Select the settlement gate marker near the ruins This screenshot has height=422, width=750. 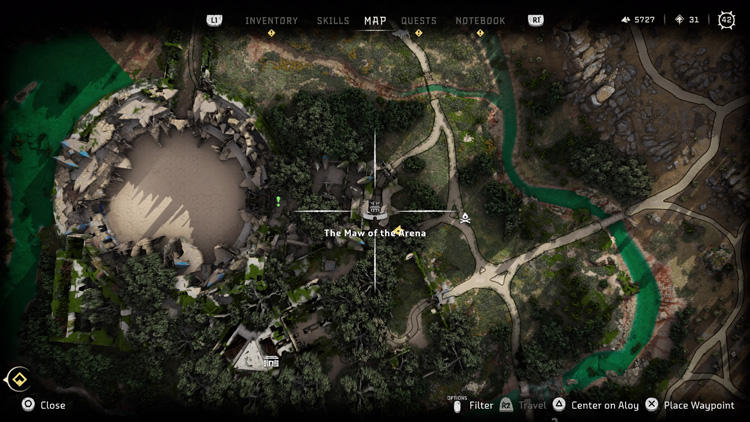(x=271, y=360)
